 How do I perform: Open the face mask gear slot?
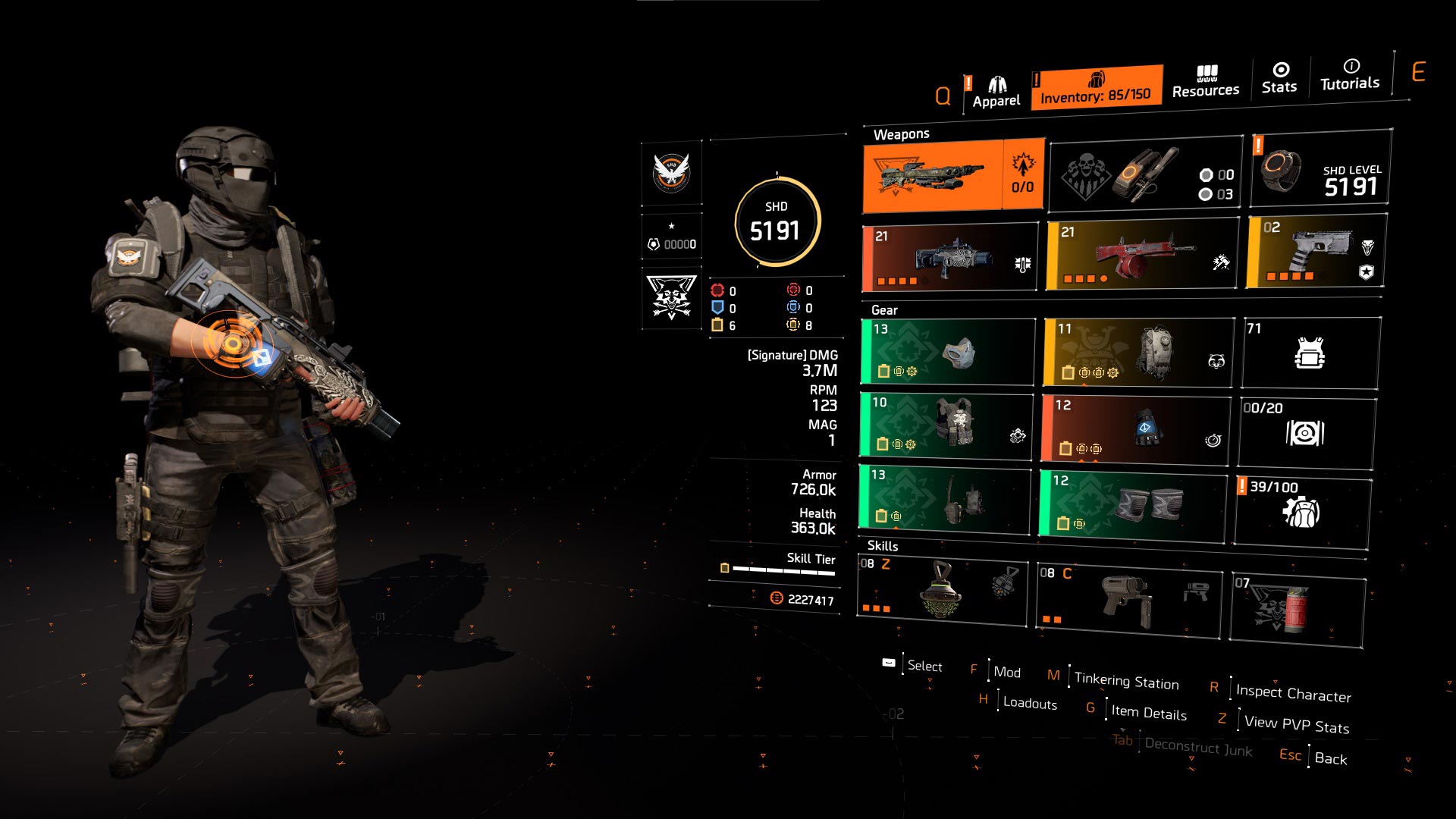point(948,352)
